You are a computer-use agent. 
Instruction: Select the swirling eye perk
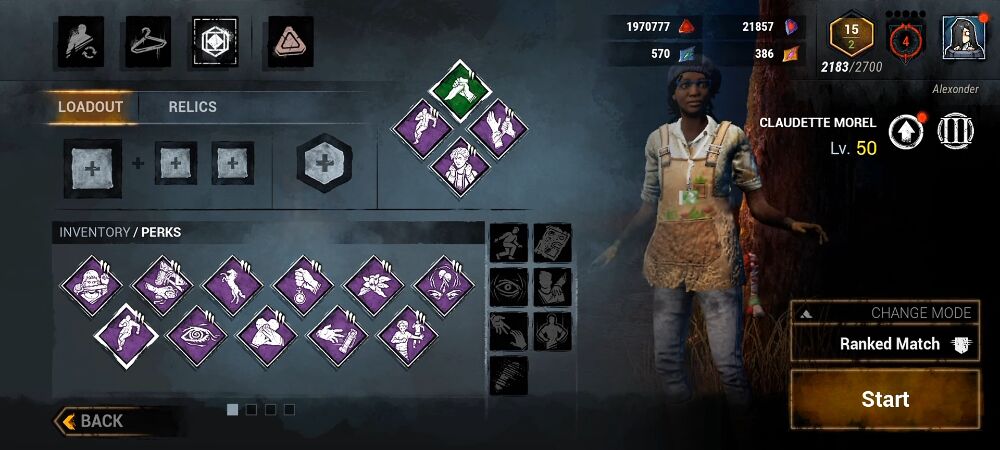[197, 335]
